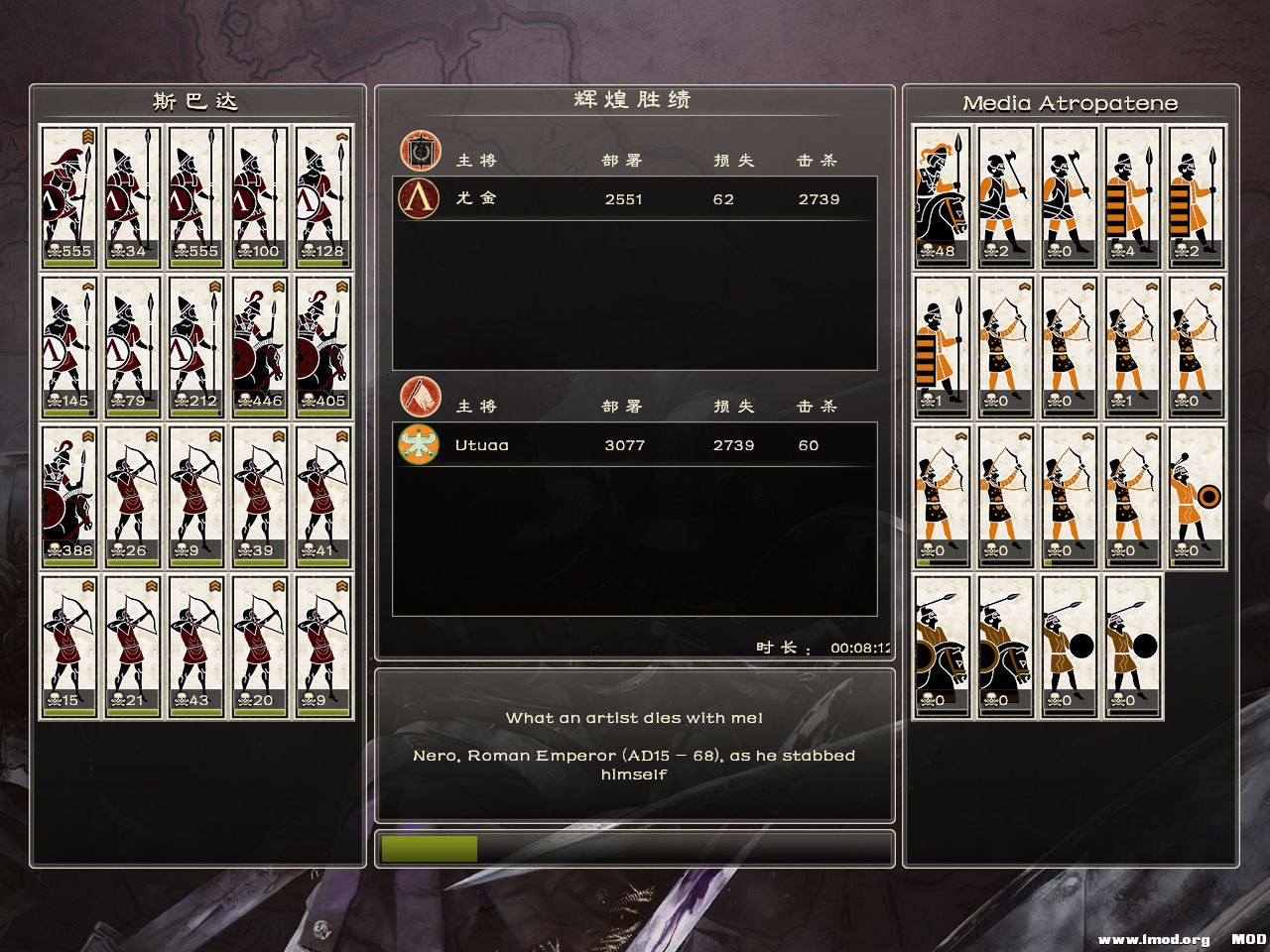
Task: Choose the Media Atropatene spearman card with 4 kills
Action: coord(1132,197)
